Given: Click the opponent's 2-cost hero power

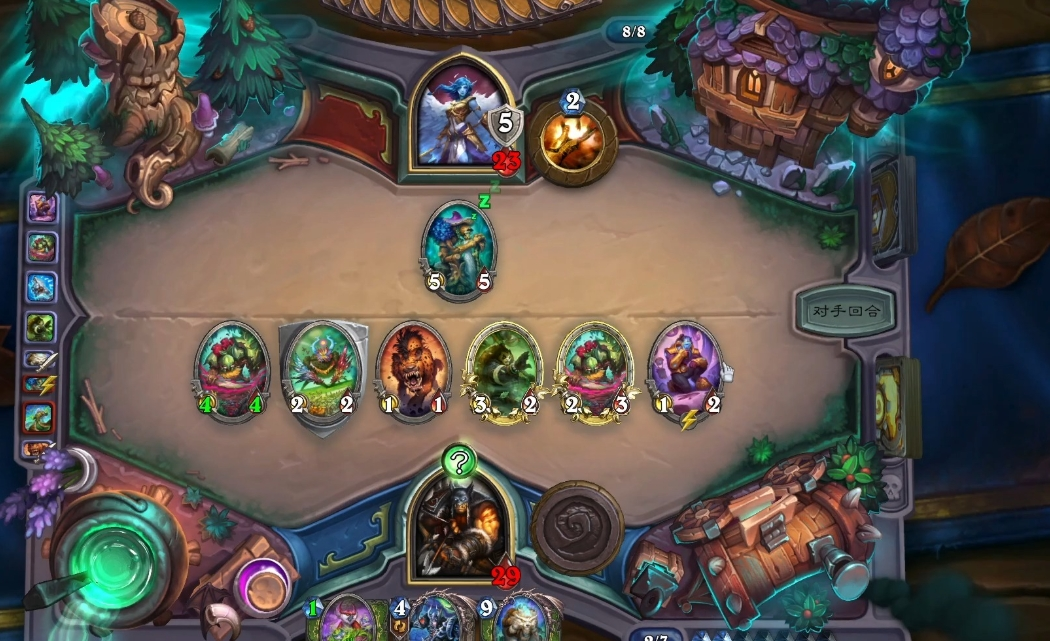Looking at the screenshot, I should coord(572,140).
